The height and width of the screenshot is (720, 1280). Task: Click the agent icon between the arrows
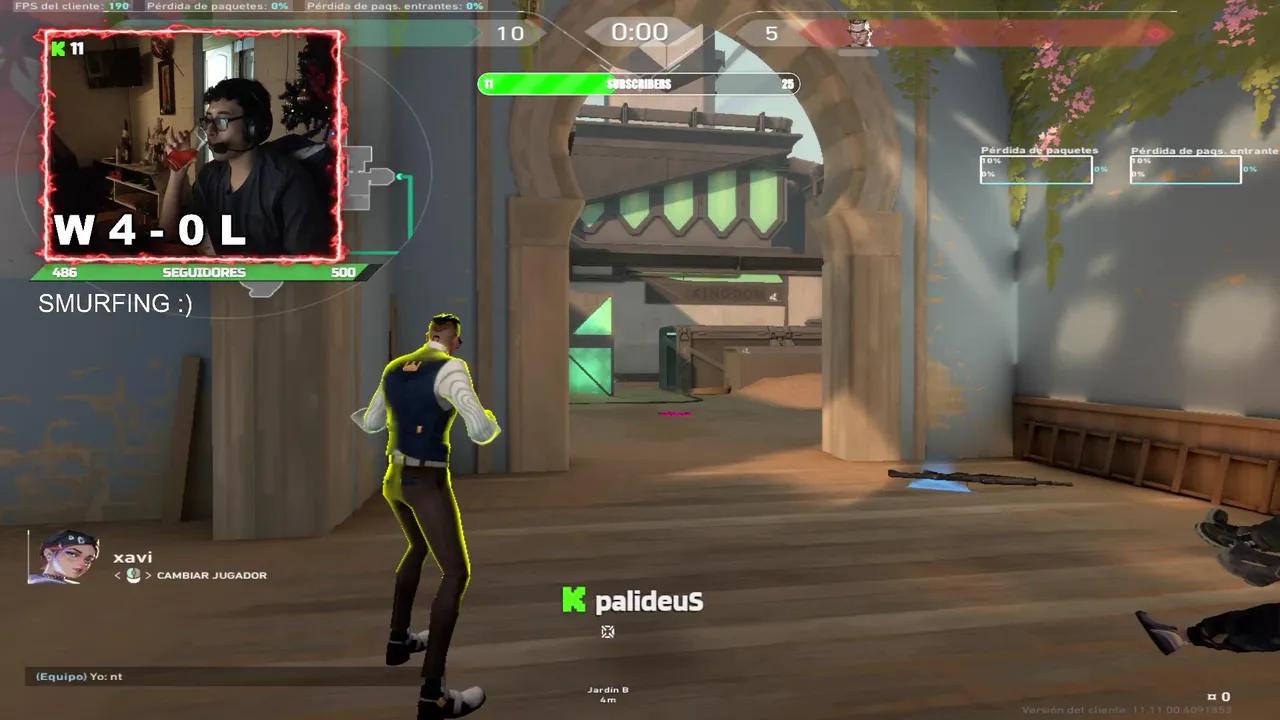[x=134, y=575]
